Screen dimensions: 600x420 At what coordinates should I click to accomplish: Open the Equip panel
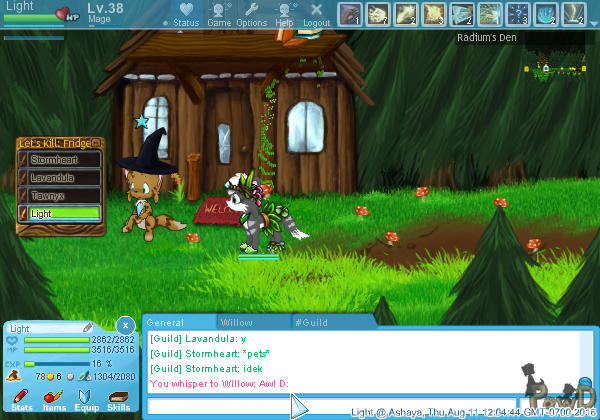click(86, 401)
